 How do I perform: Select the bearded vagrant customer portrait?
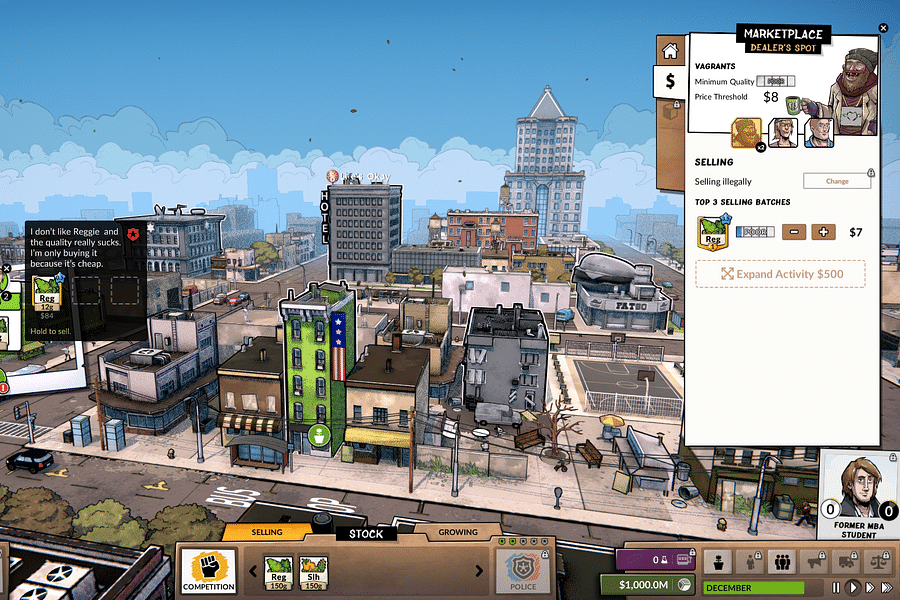click(747, 133)
